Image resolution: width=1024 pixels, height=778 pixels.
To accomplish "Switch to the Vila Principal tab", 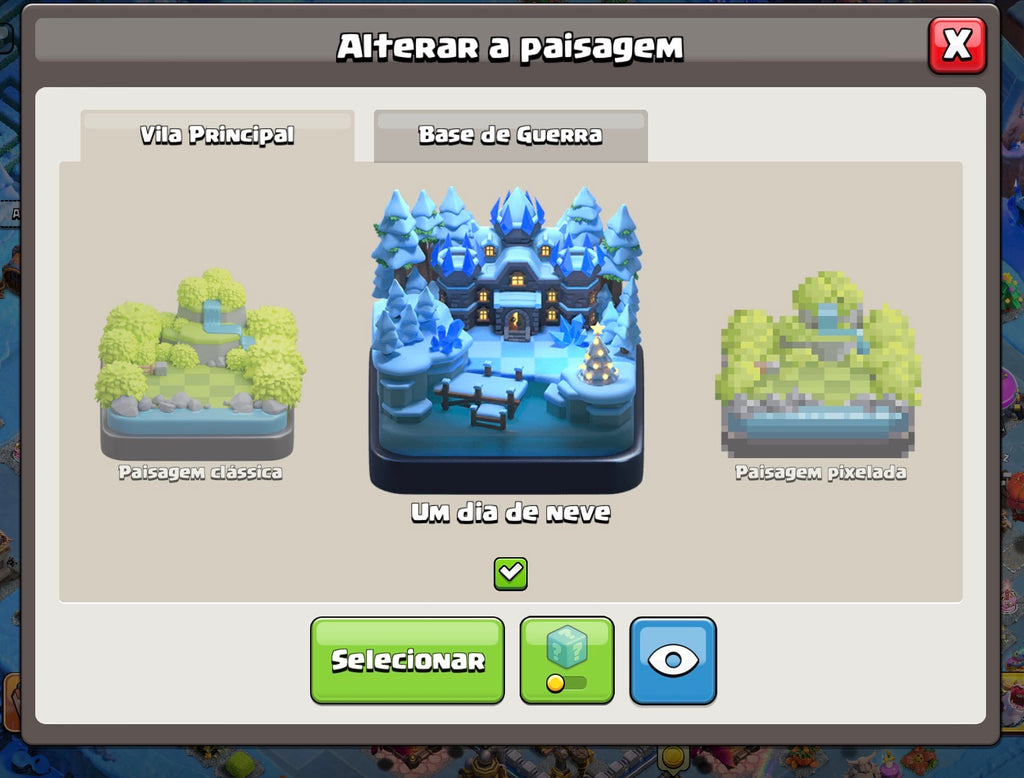I will [217, 135].
